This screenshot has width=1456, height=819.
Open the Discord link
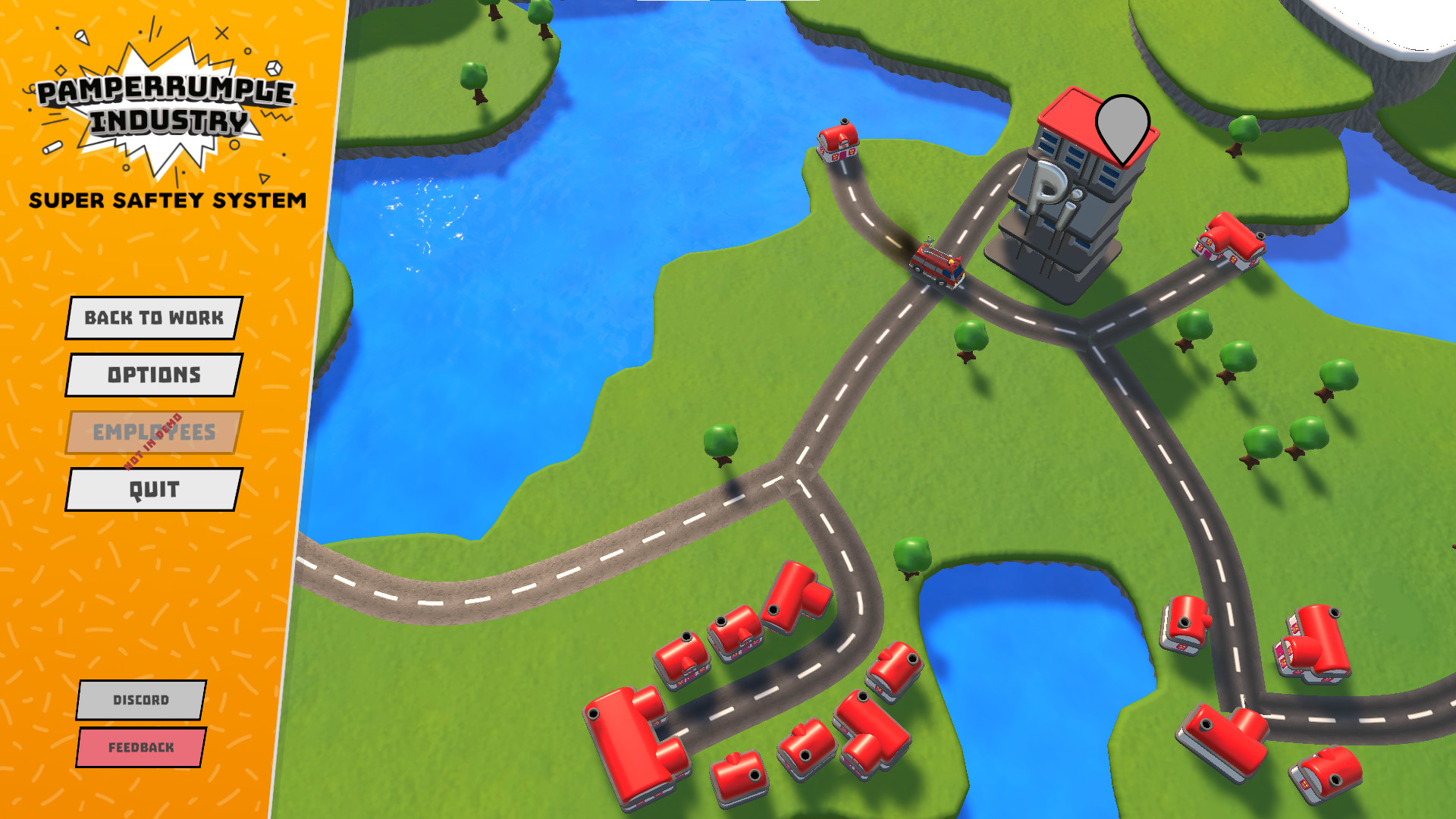(x=140, y=701)
